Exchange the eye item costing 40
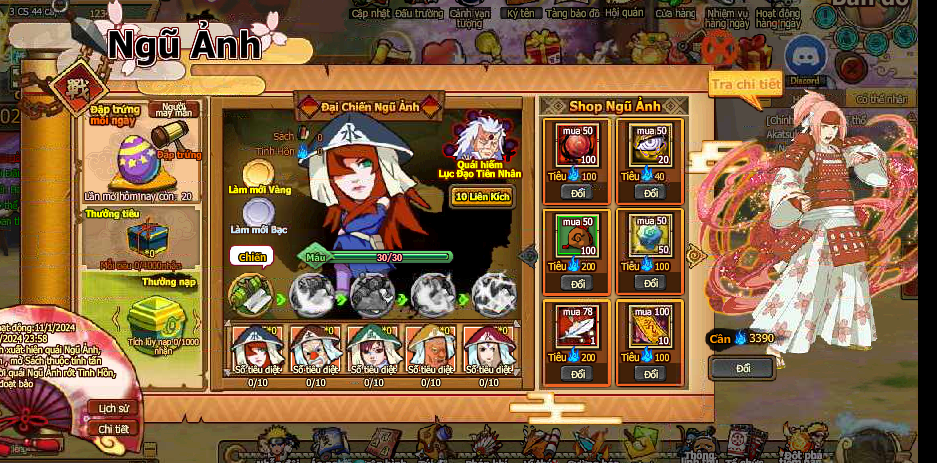Screen dimensions: 937x463 point(649,192)
